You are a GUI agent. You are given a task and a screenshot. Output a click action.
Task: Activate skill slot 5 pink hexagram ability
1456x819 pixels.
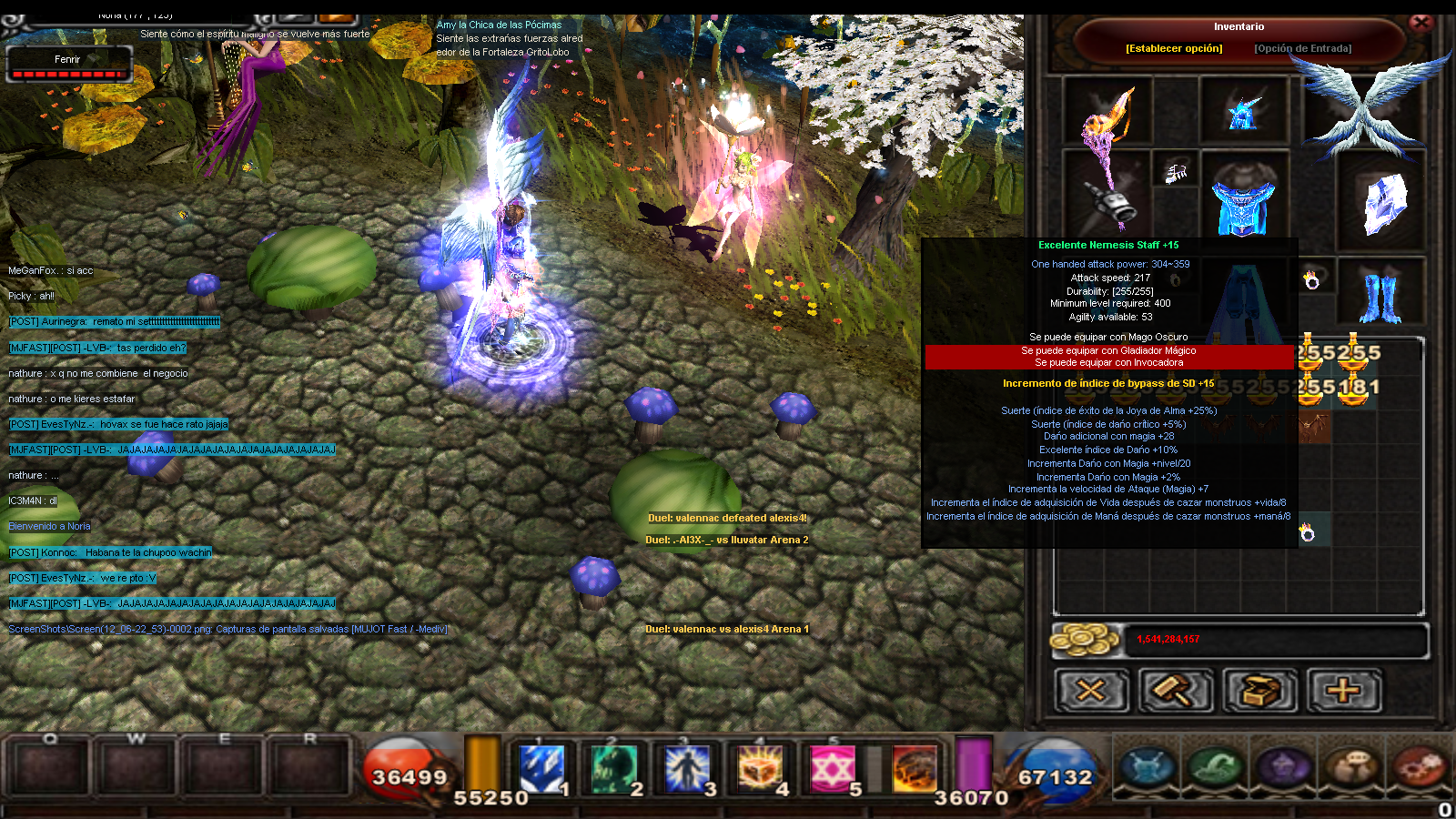tap(832, 769)
